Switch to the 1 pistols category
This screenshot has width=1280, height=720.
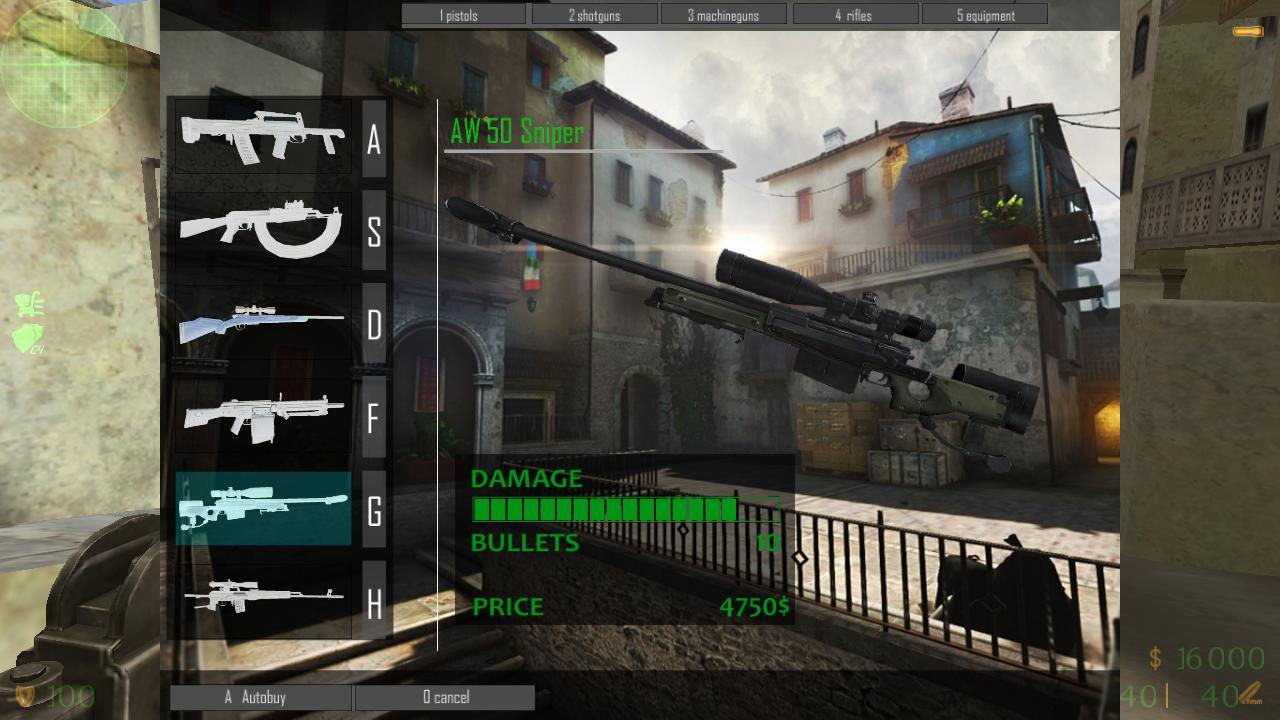[x=463, y=14]
